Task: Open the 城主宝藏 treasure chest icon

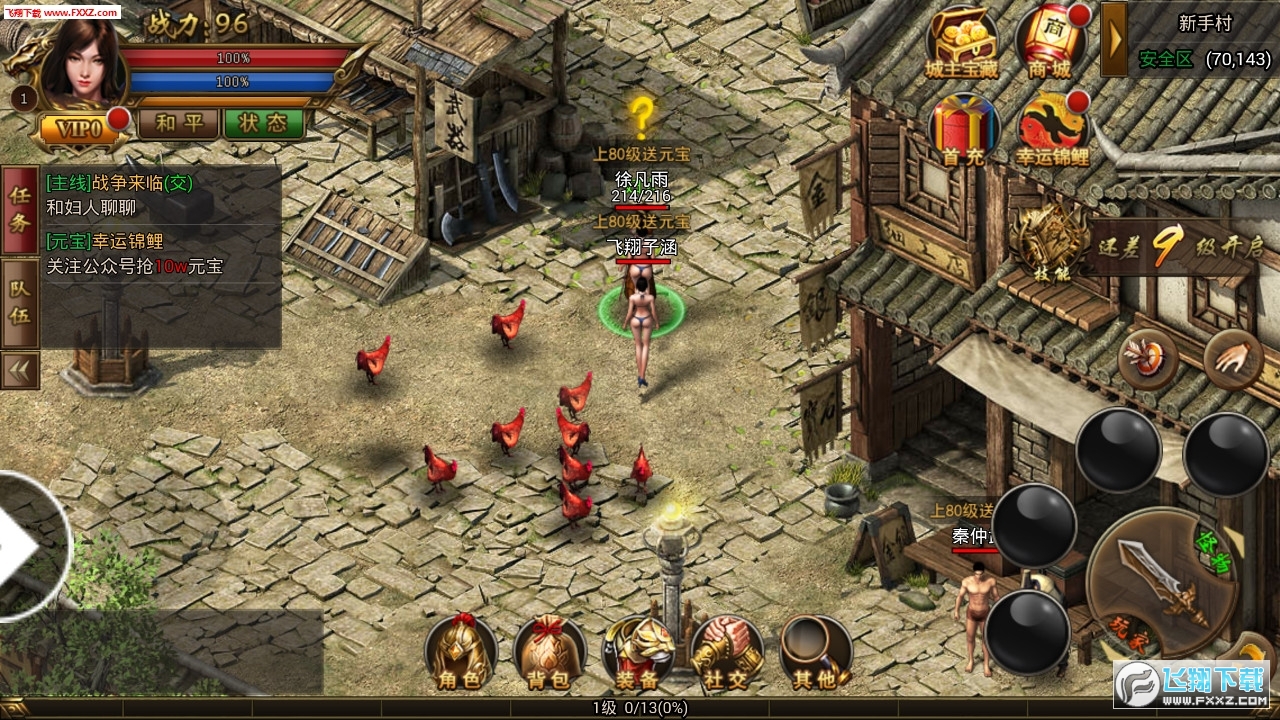Action: [961, 44]
